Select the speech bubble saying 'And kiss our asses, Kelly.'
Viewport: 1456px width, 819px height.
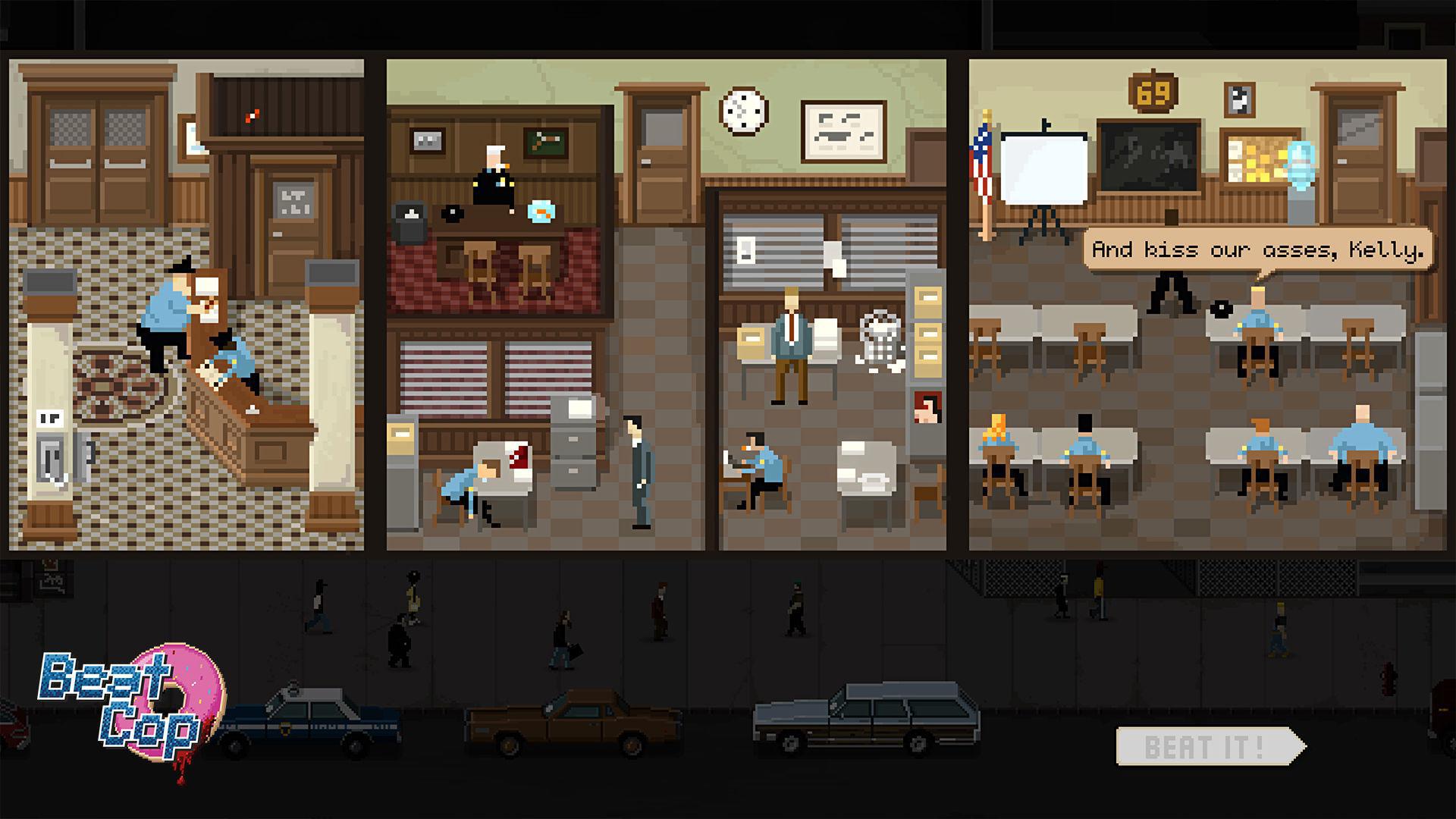pyautogui.click(x=1259, y=248)
